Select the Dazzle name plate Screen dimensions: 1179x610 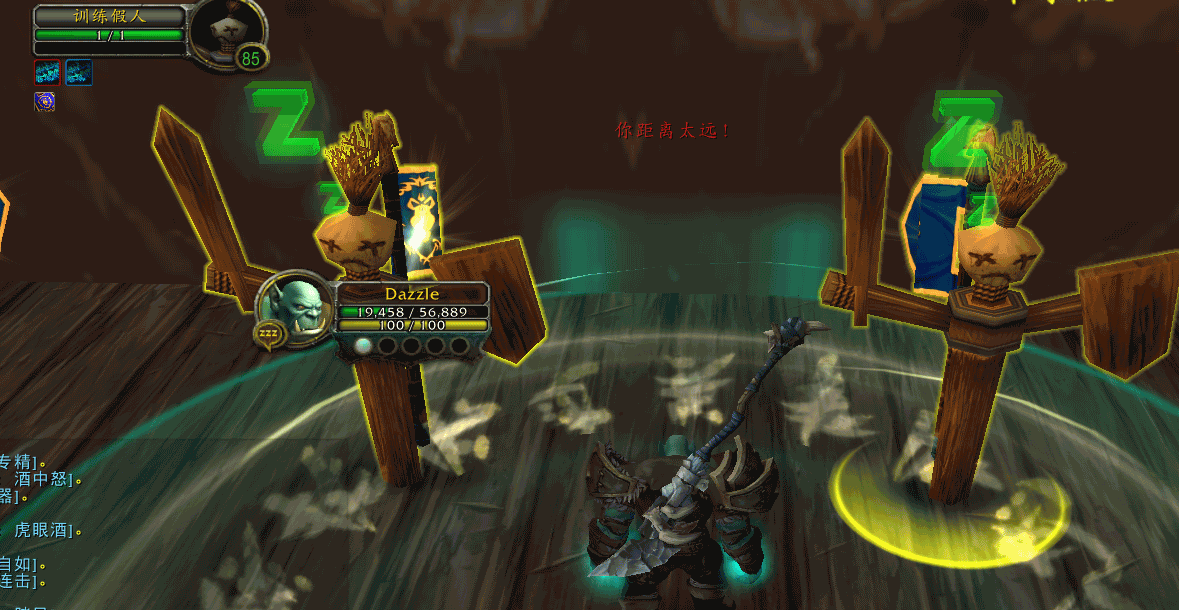point(412,294)
